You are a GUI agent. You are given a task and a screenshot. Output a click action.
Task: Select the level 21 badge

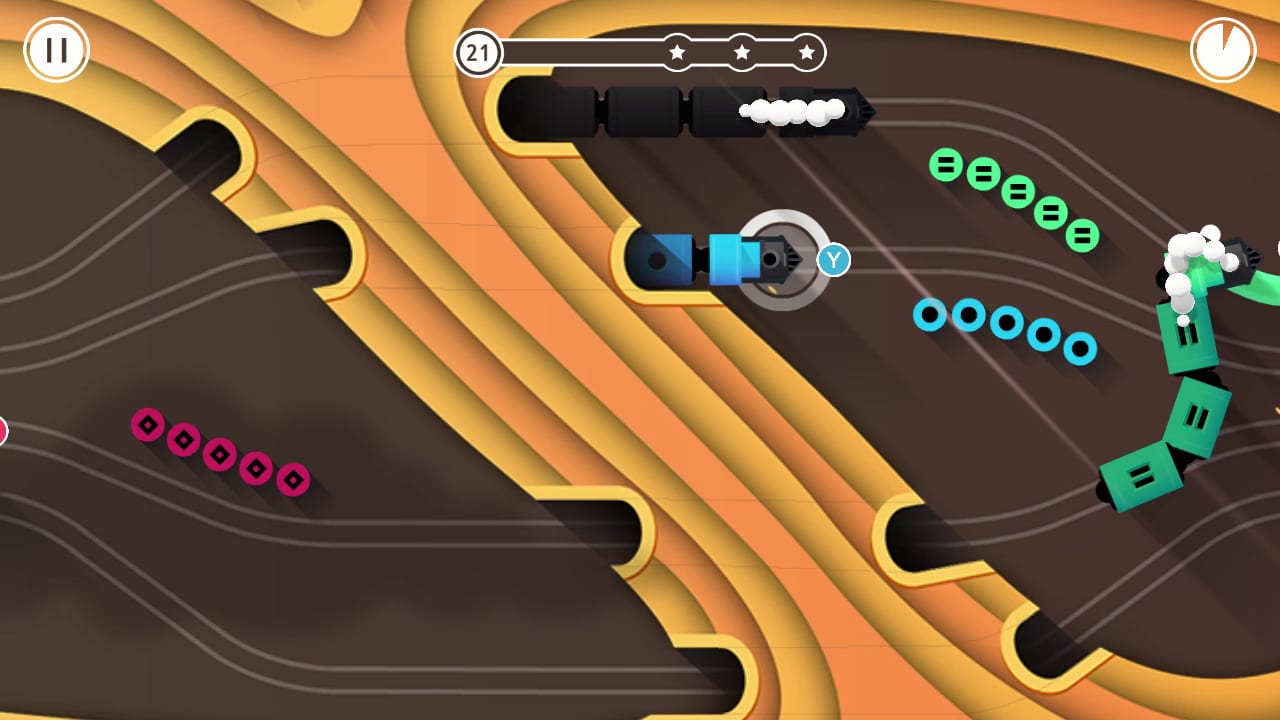[x=478, y=53]
